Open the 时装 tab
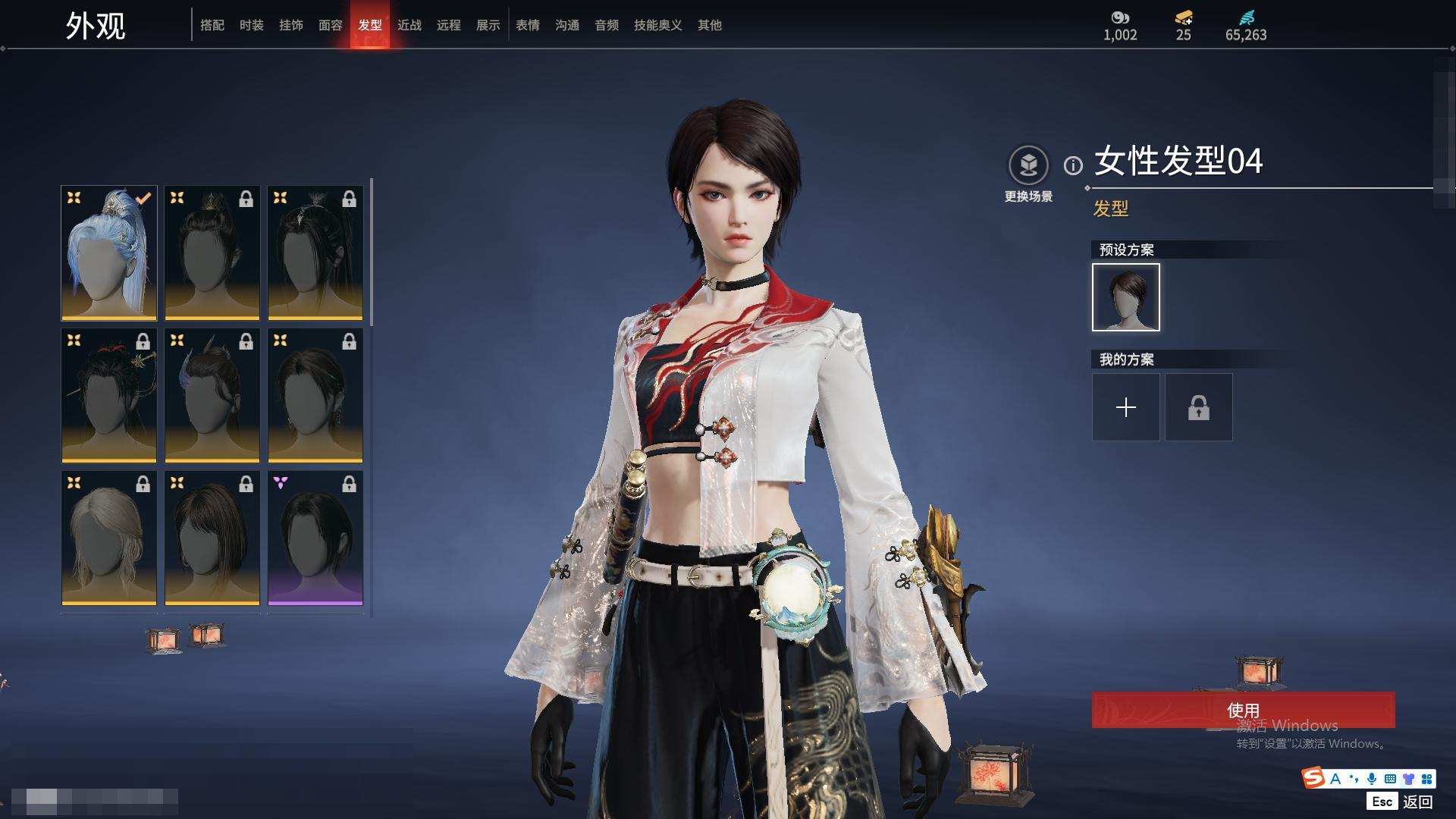Image resolution: width=1456 pixels, height=819 pixels. click(x=252, y=25)
